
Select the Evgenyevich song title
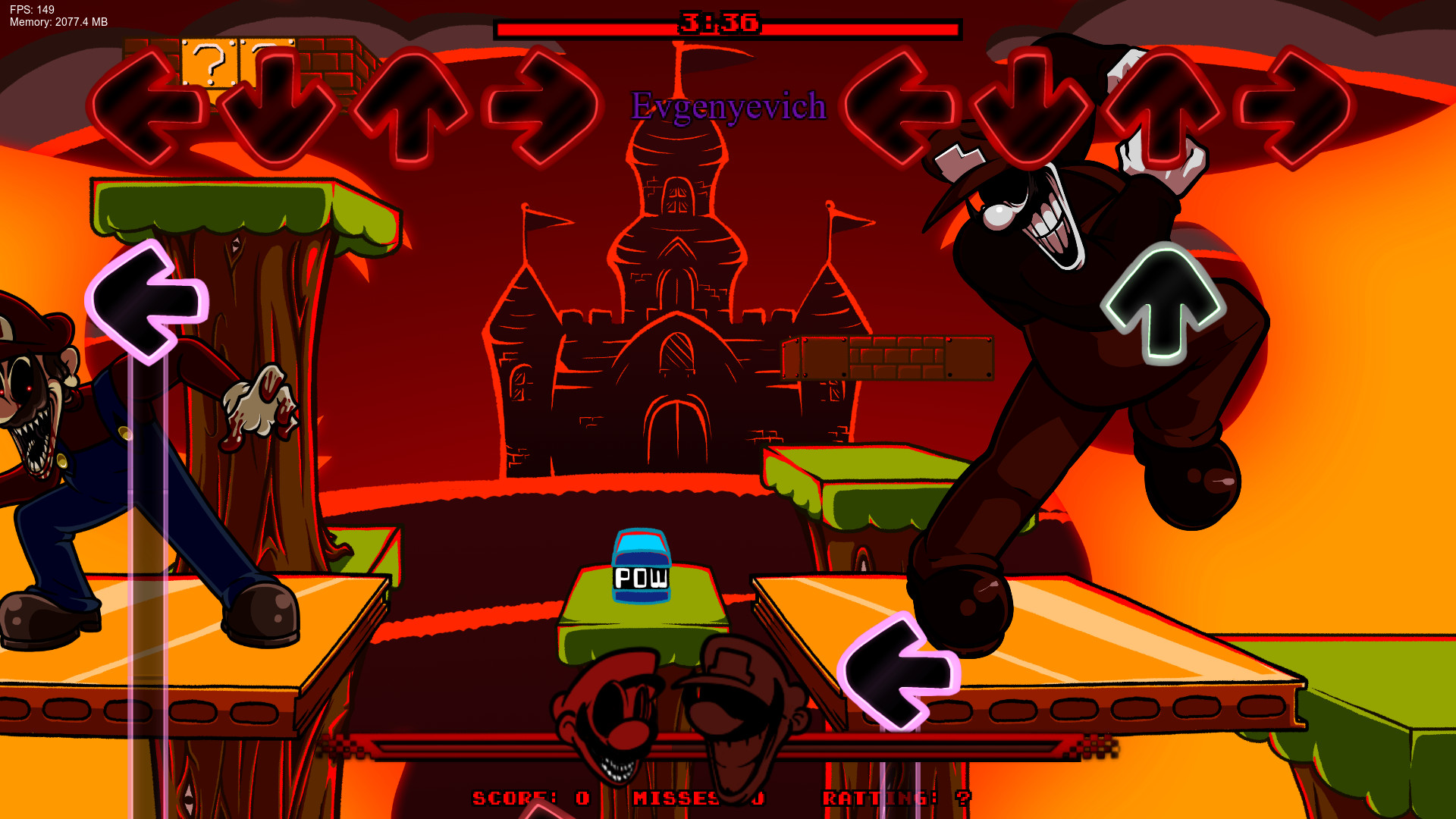pyautogui.click(x=728, y=108)
